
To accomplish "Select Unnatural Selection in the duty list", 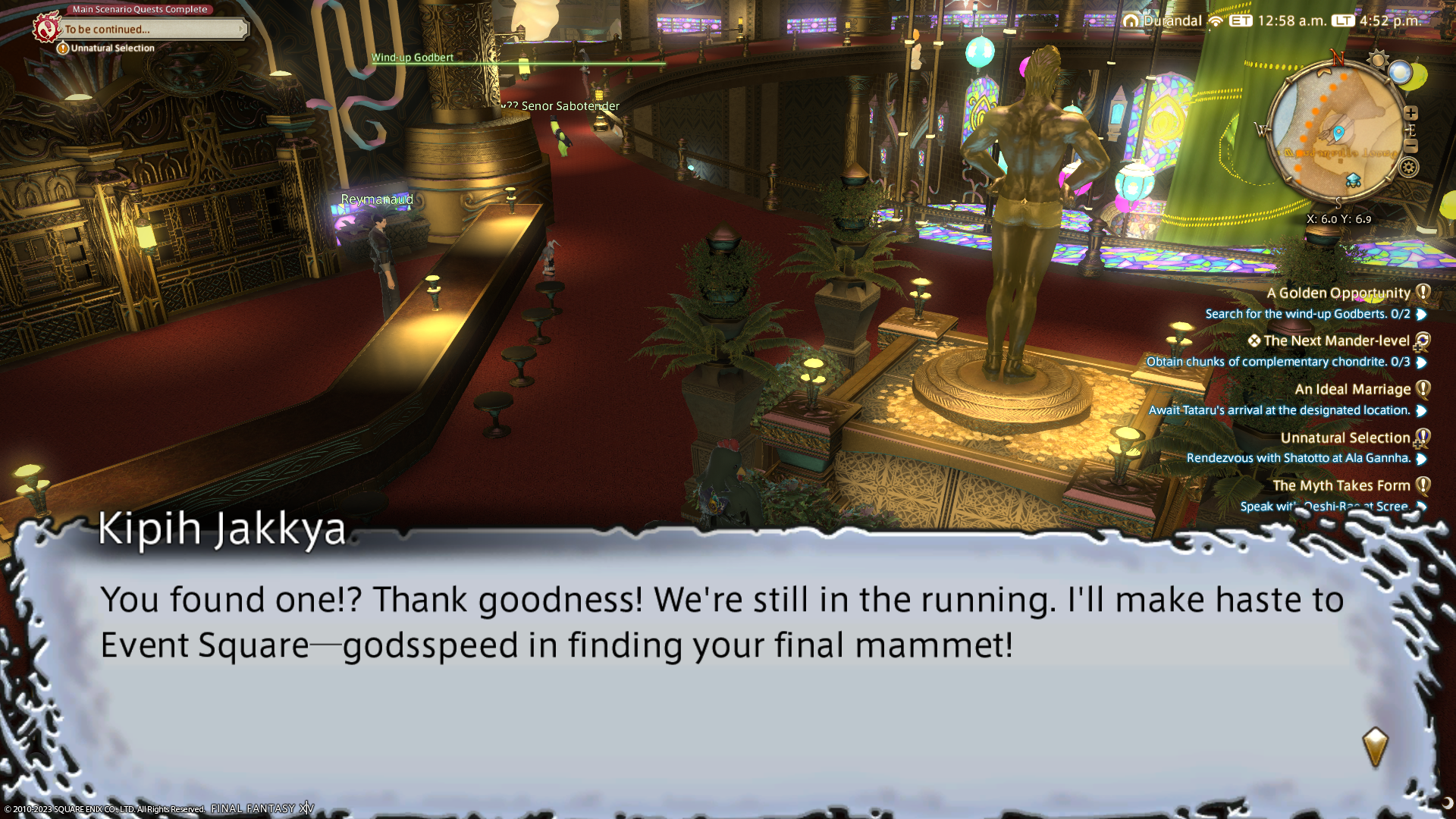I will click(x=1345, y=438).
